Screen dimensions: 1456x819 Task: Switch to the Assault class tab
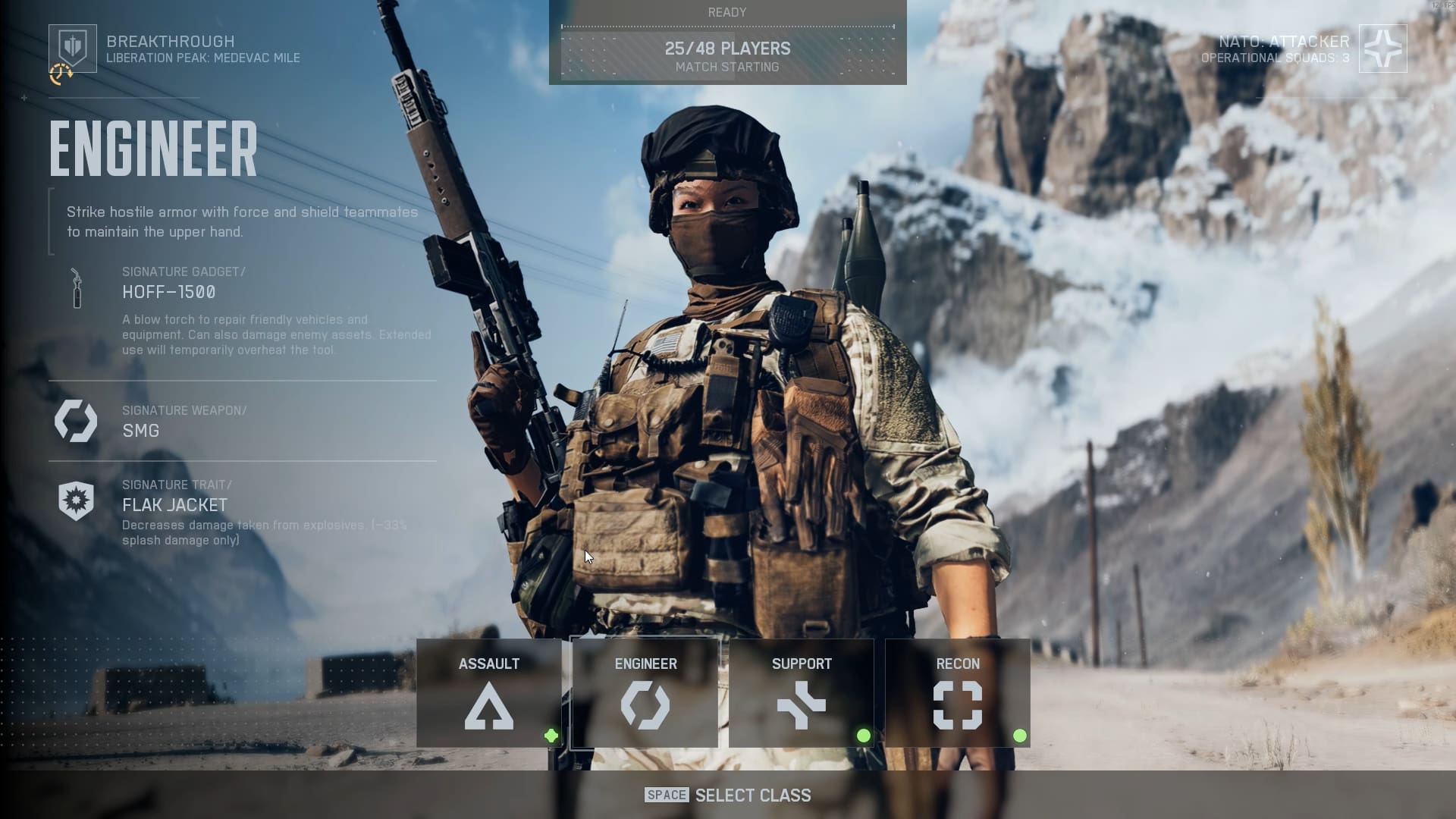pos(490,664)
